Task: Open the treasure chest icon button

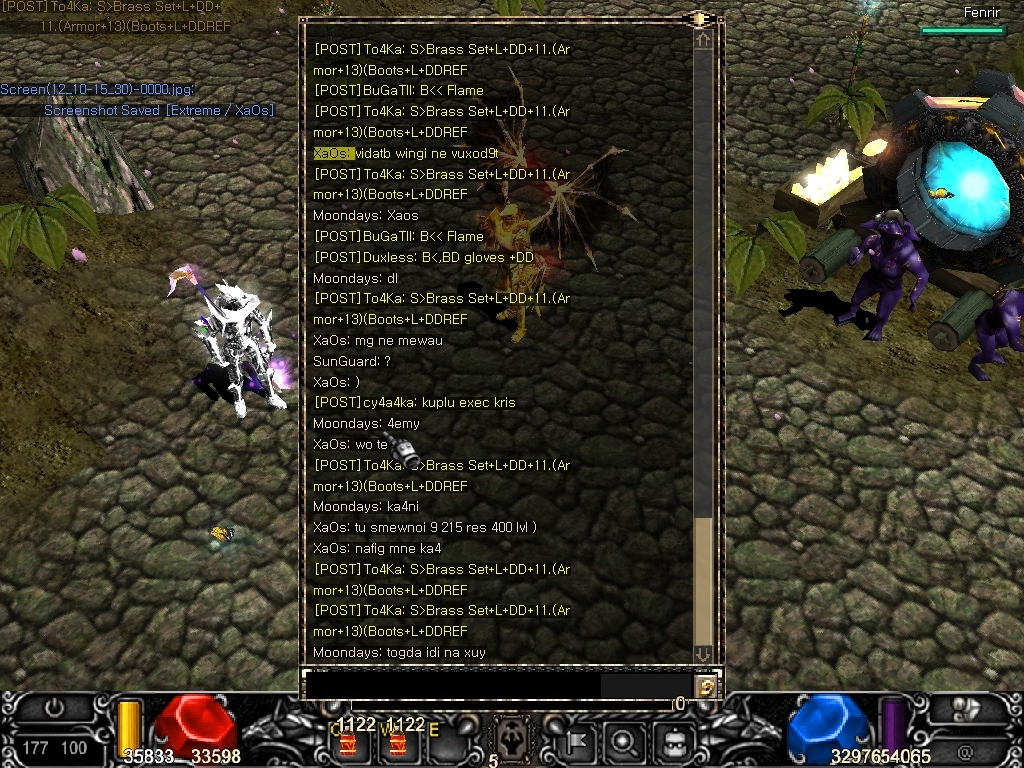Action: pos(673,742)
